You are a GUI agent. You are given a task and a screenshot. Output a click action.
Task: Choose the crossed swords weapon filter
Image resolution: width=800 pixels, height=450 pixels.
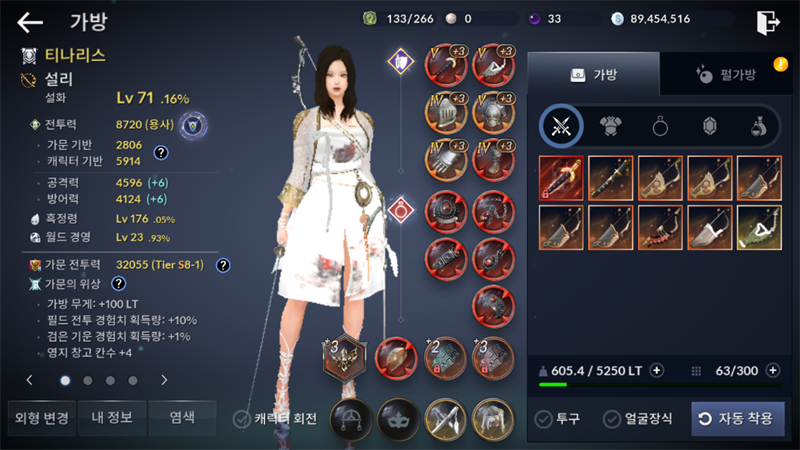pos(562,126)
